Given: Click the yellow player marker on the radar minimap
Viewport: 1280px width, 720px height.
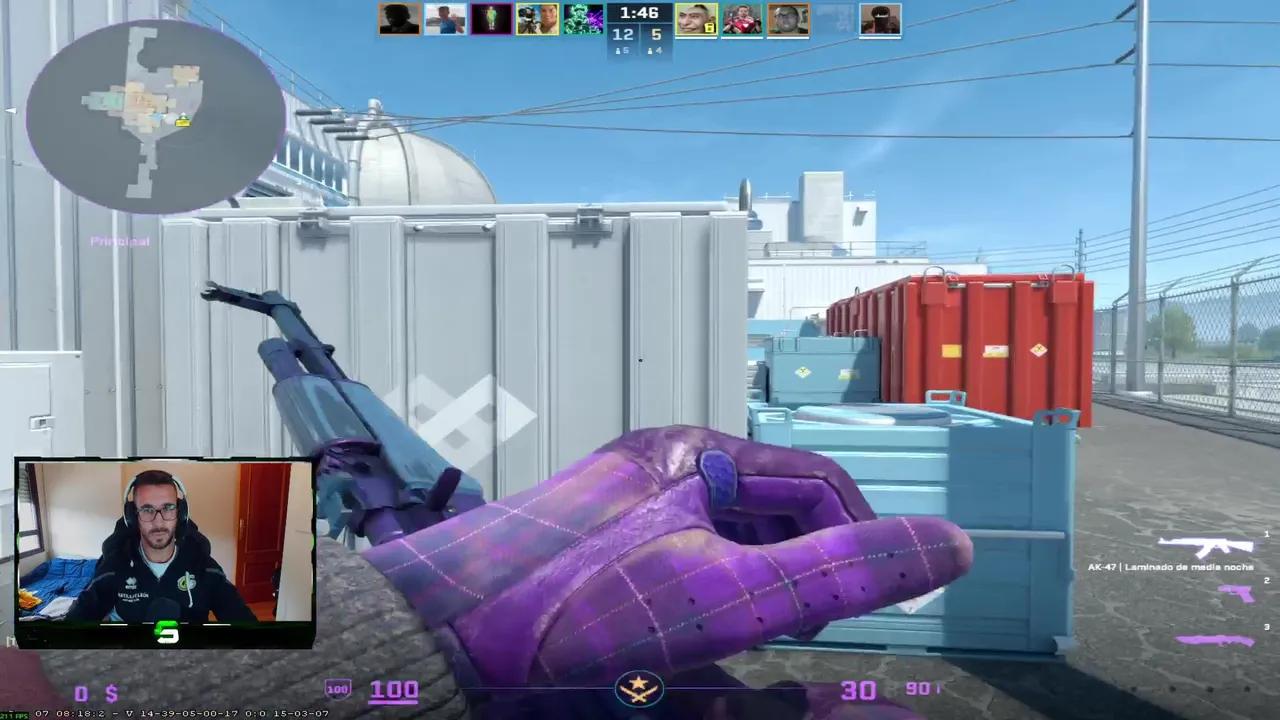Looking at the screenshot, I should coord(183,122).
